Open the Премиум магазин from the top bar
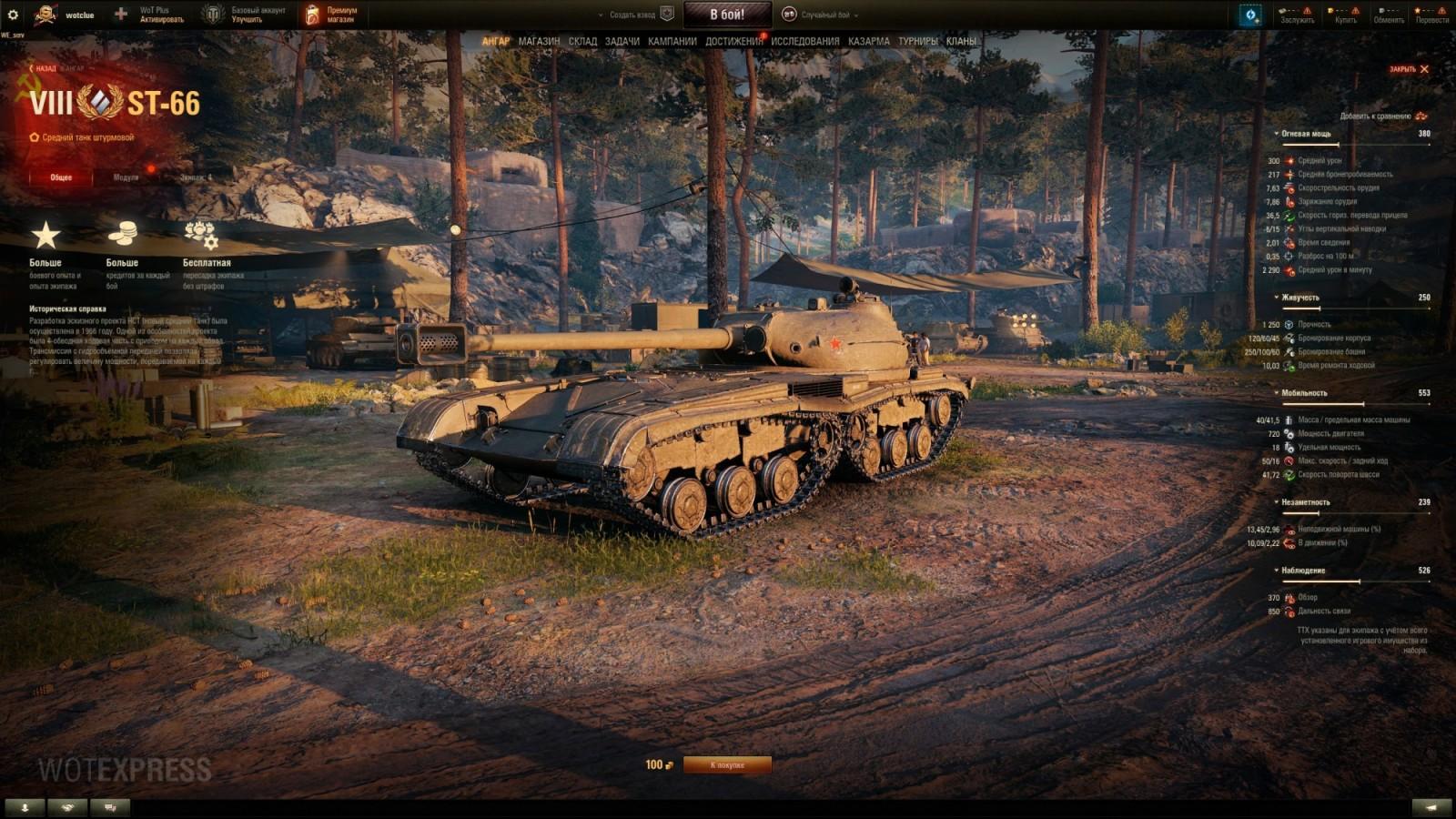The height and width of the screenshot is (819, 1456). 336,12
